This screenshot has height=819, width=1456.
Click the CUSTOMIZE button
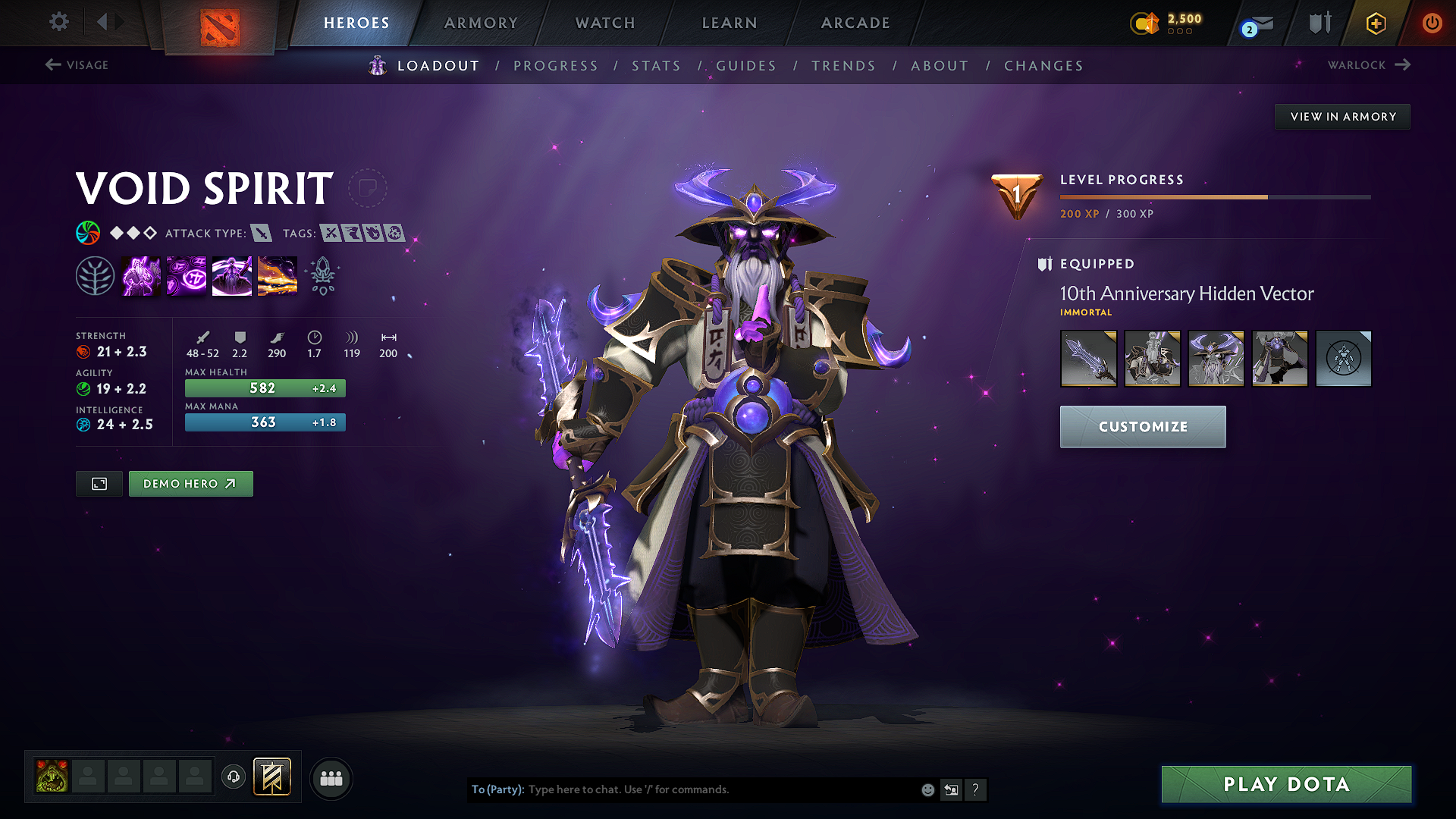click(x=1143, y=426)
